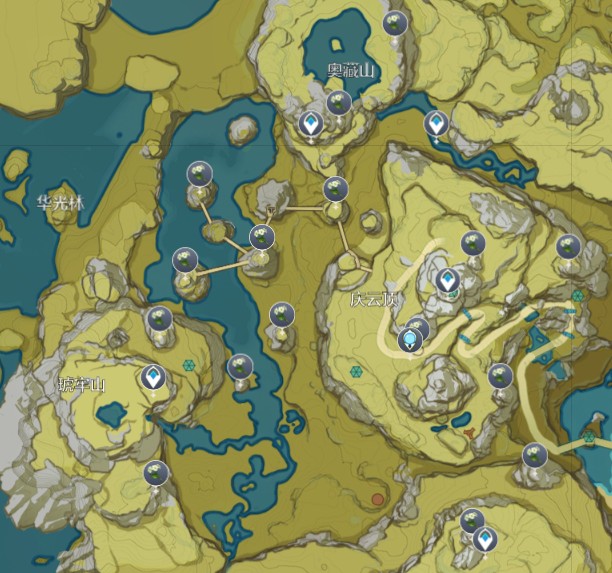Select the 琥牢山 map label
This screenshot has height=573, width=612.
tap(82, 385)
